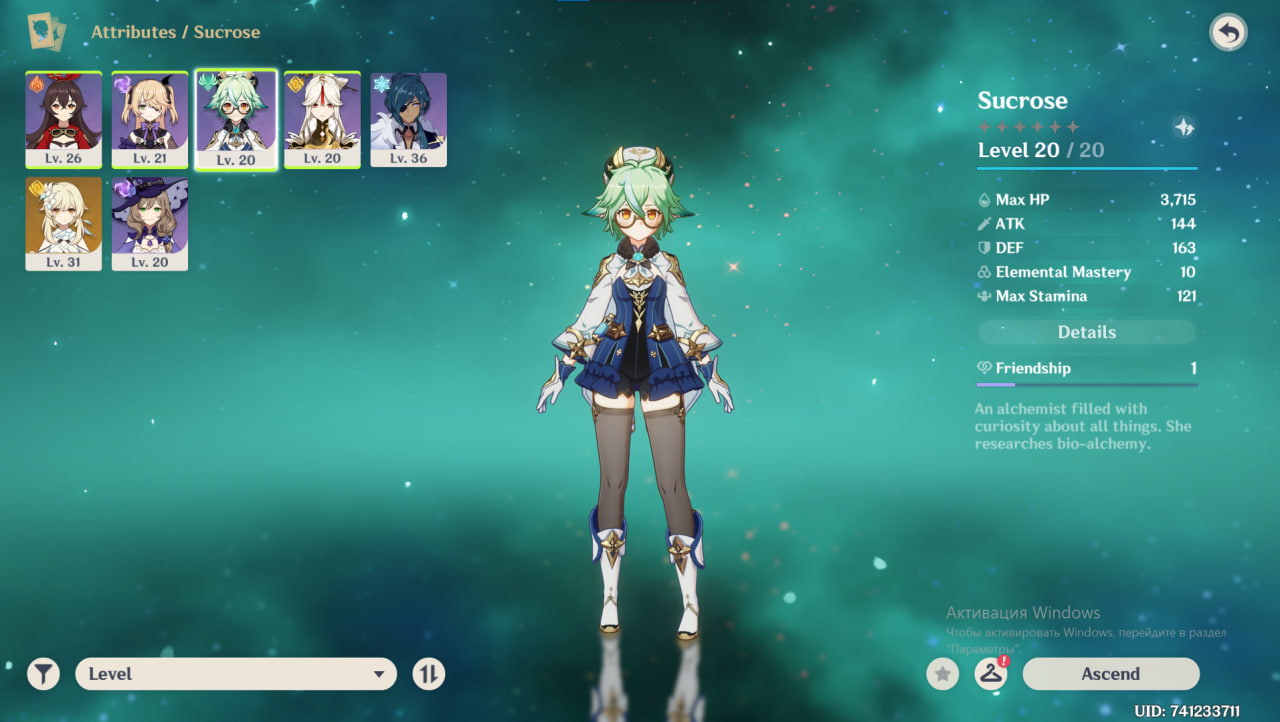This screenshot has width=1280, height=722.
Task: Select the Lv. 20 Sucrose character card
Action: click(236, 119)
